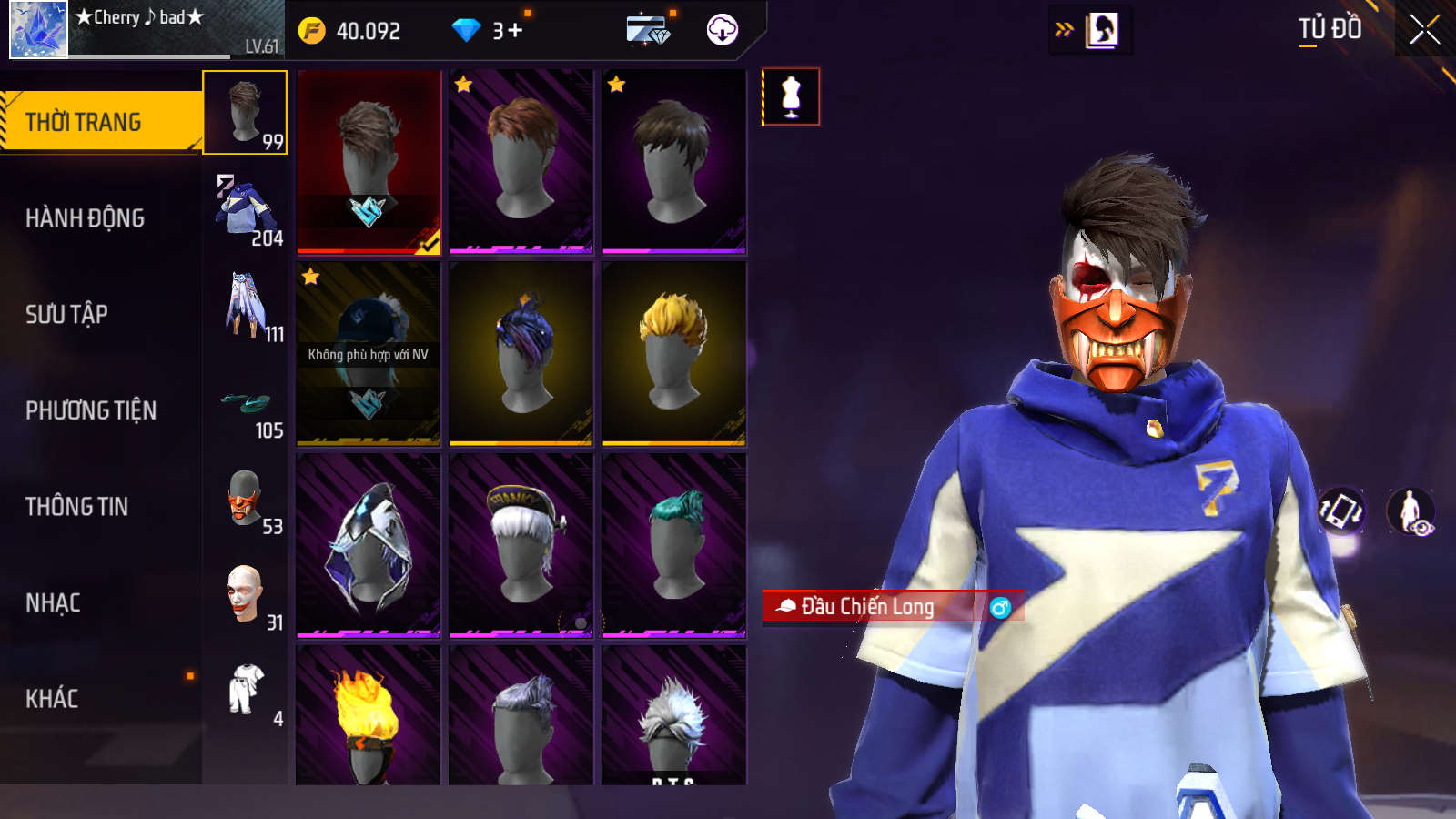The width and height of the screenshot is (1456, 819).
Task: Switch to the NHẠC tab
Action: pyautogui.click(x=54, y=603)
